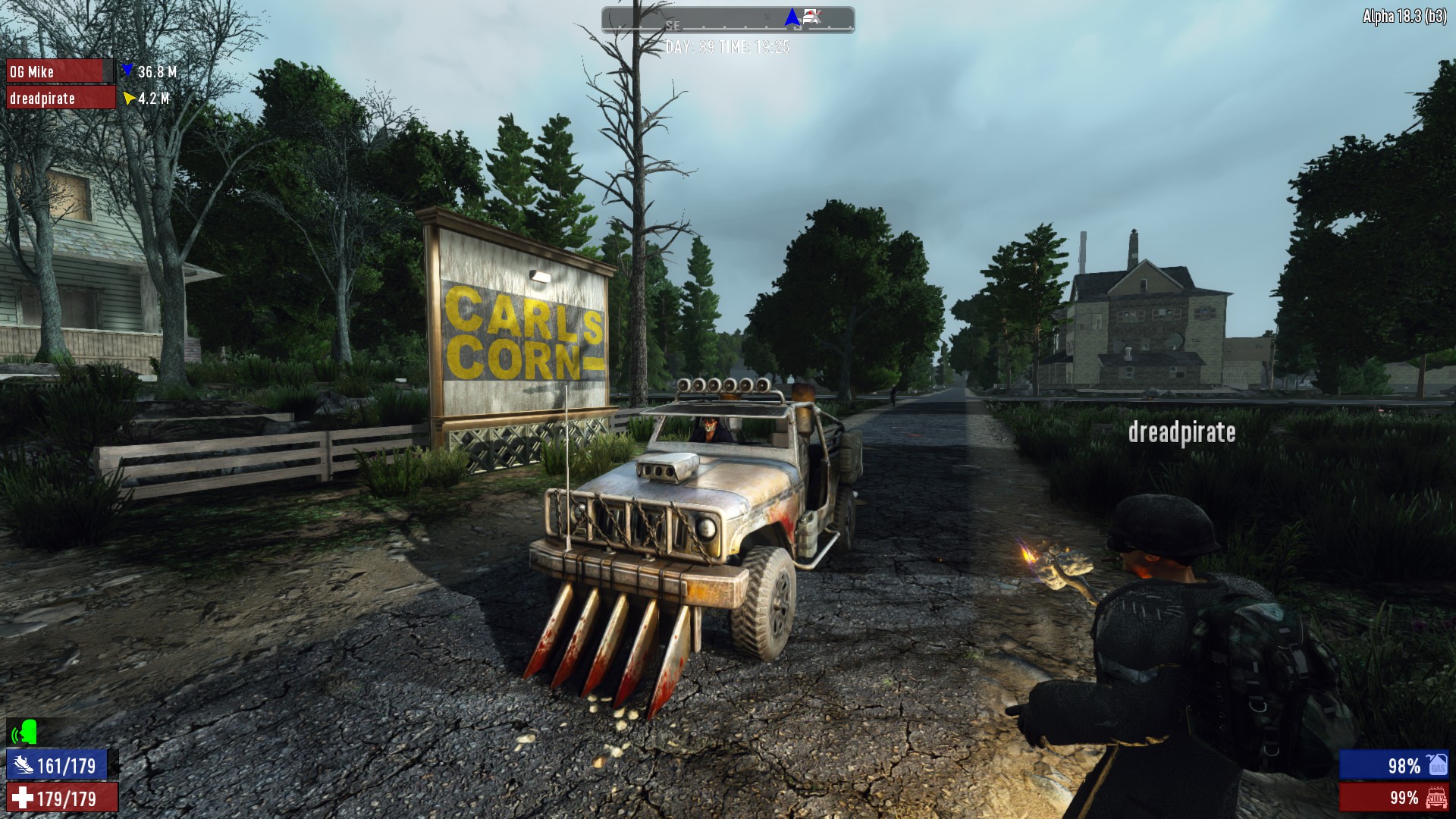Select dreadpirate in the party list
The height and width of the screenshot is (819, 1456).
pyautogui.click(x=61, y=98)
